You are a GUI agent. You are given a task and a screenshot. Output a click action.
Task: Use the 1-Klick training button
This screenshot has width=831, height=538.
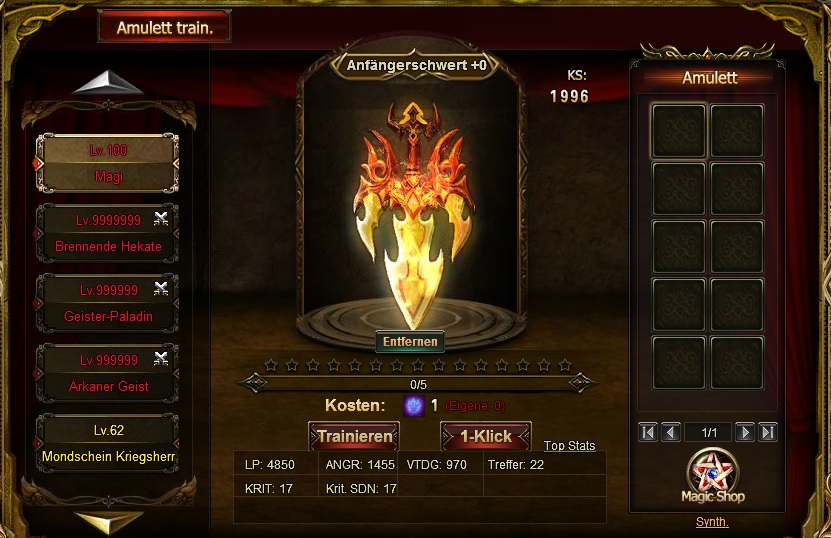[x=486, y=437]
